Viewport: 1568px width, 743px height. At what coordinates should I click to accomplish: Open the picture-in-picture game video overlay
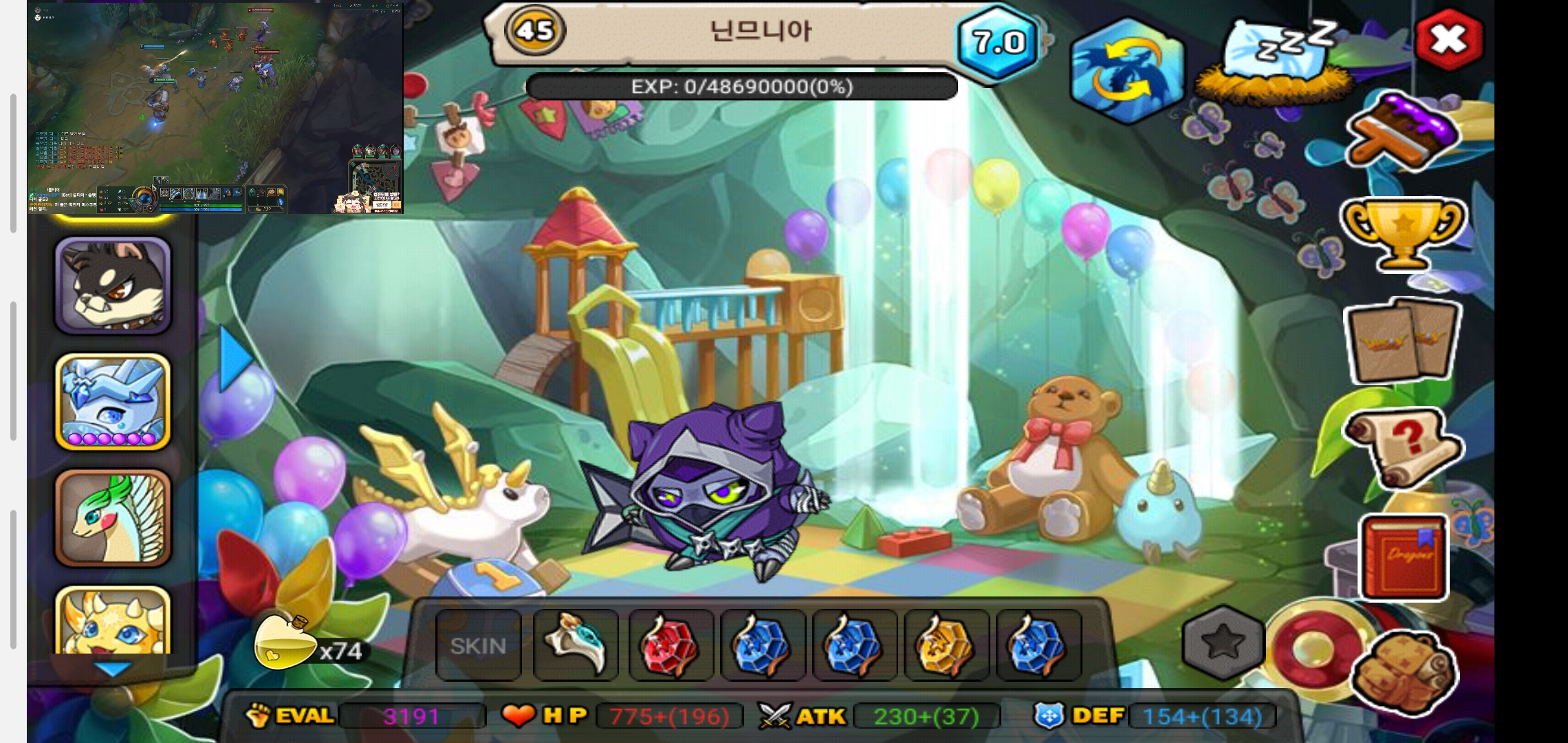pyautogui.click(x=215, y=107)
